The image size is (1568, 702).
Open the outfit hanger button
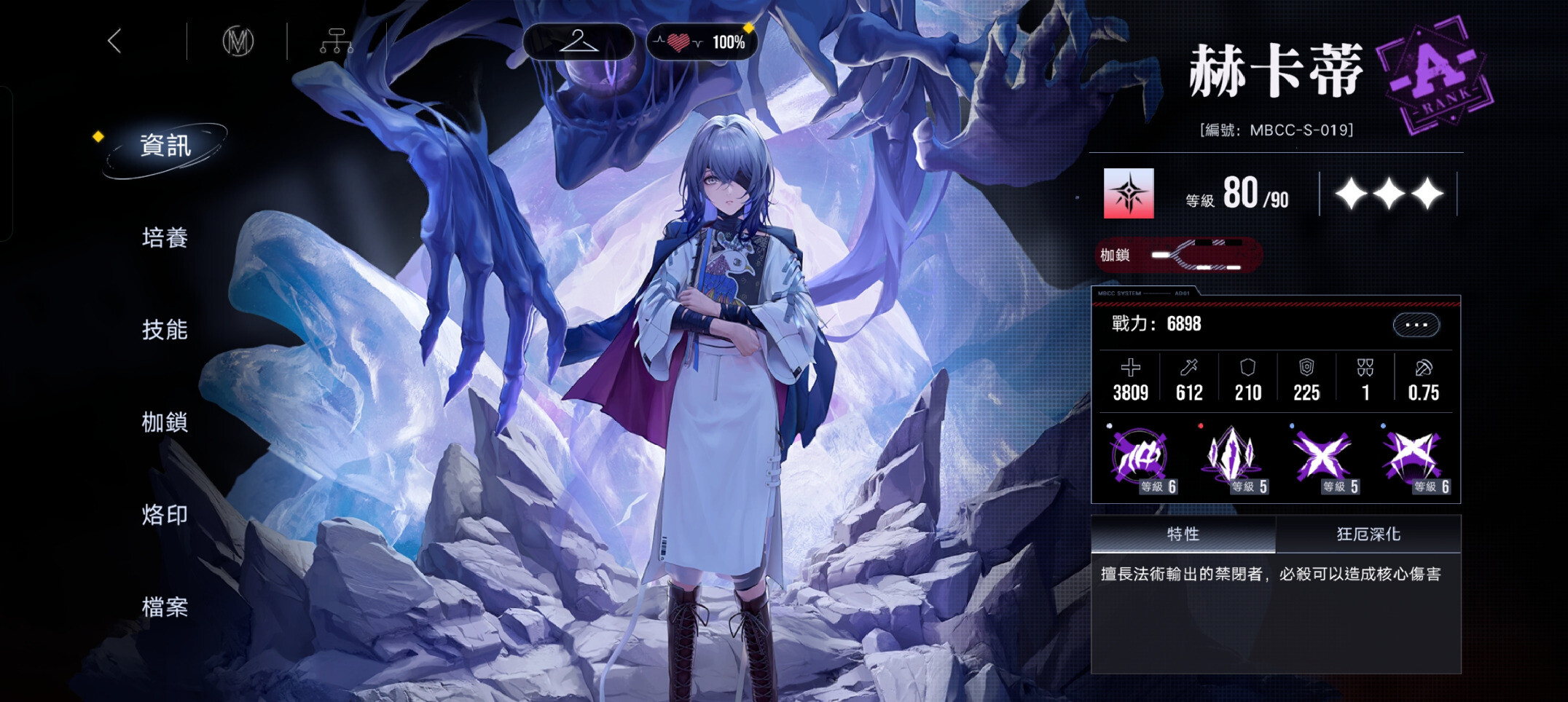[579, 42]
